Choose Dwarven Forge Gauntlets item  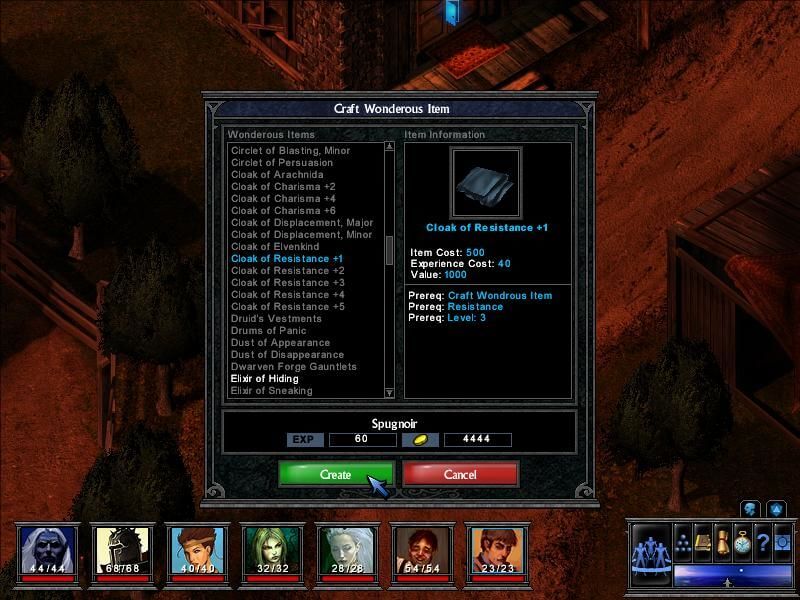tap(293, 367)
